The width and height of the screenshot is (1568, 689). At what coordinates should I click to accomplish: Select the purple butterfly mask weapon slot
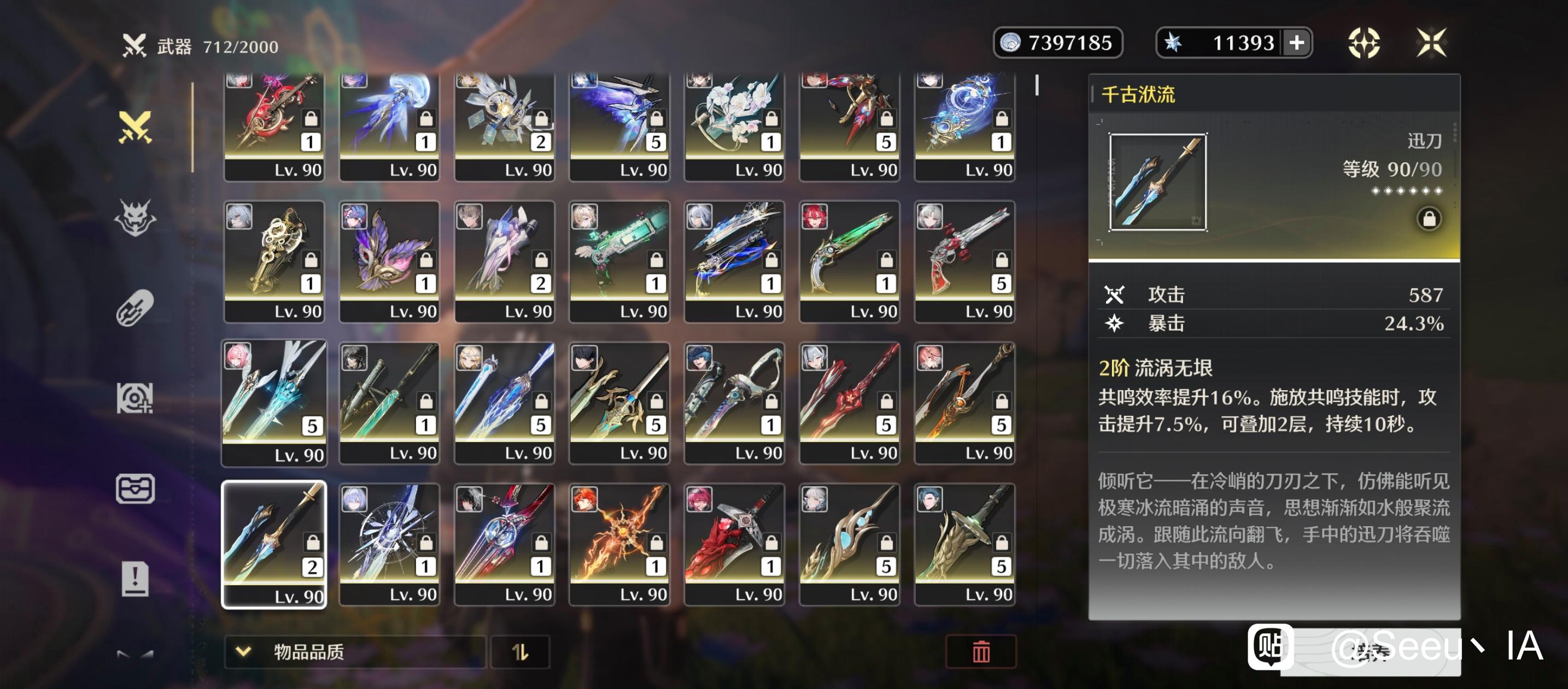tap(389, 262)
